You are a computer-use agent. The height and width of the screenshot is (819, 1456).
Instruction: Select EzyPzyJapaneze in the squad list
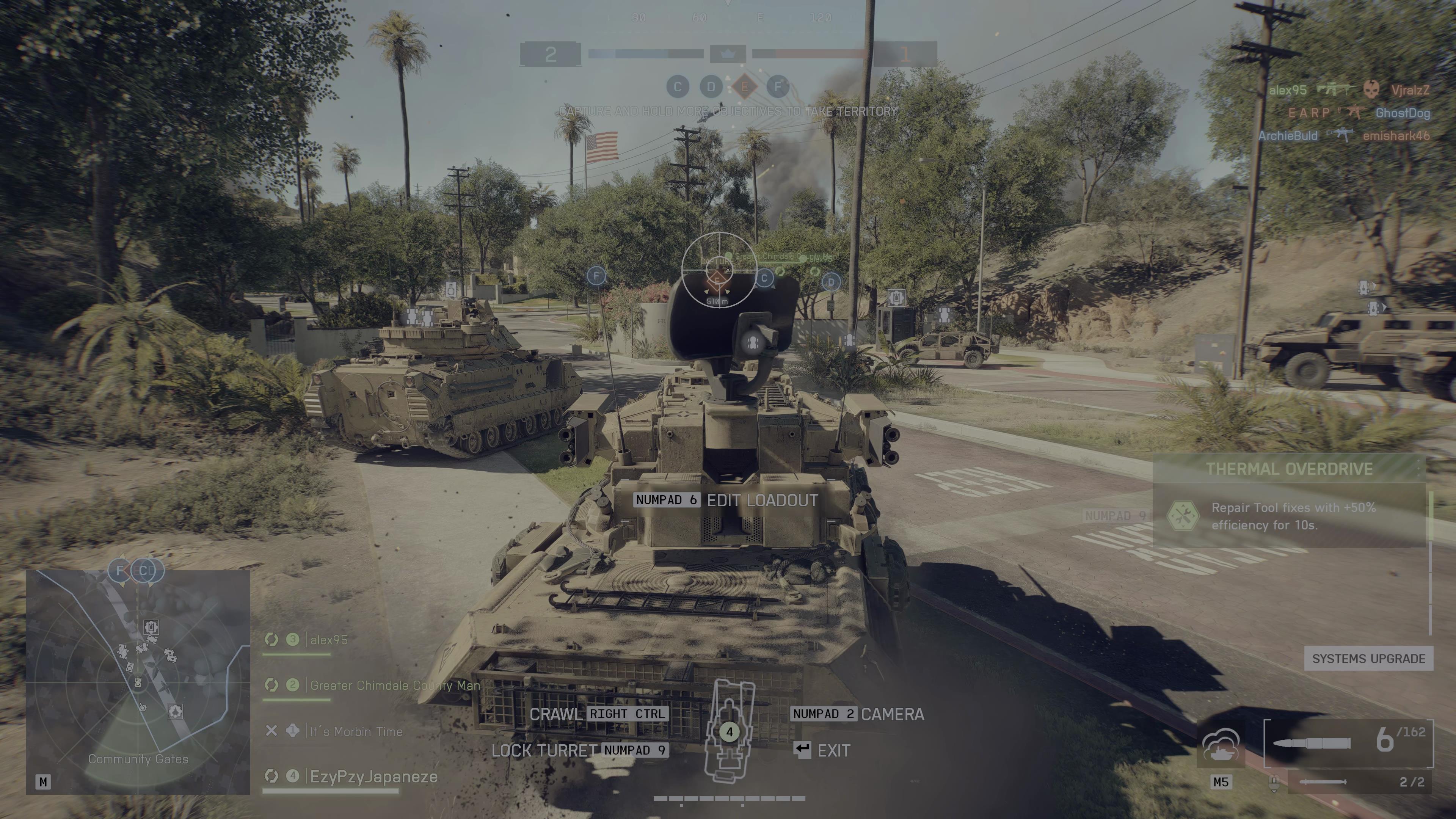(x=373, y=777)
